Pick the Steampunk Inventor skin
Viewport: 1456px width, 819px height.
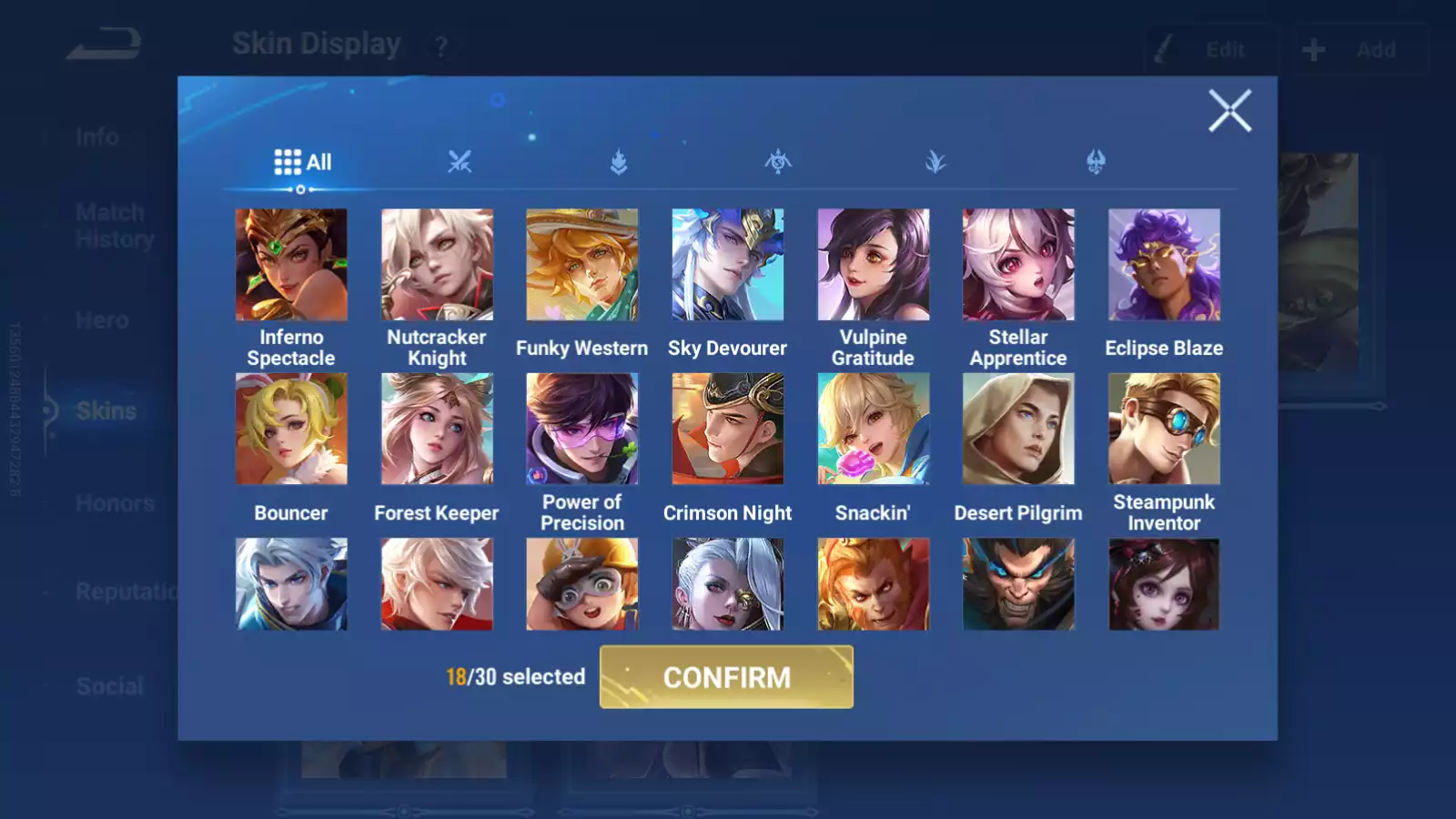click(1164, 429)
